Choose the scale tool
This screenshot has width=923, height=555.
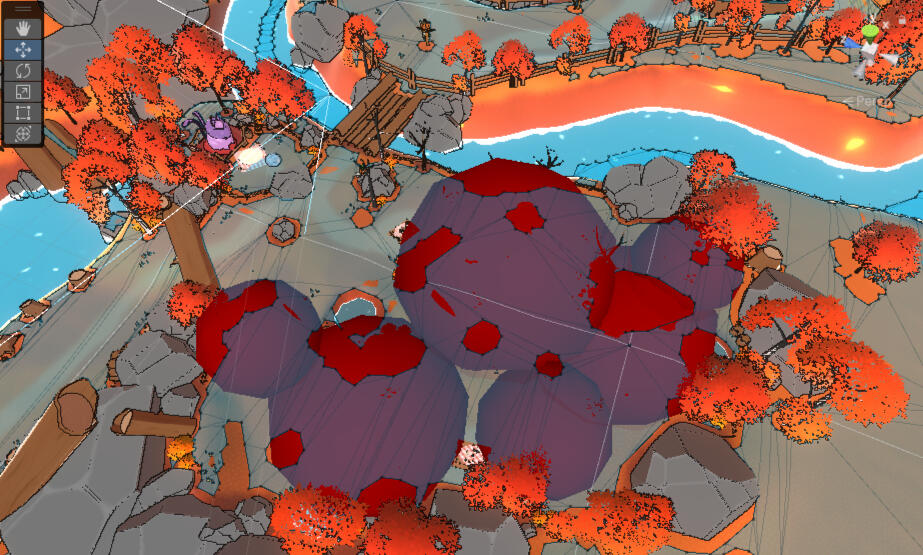23,91
